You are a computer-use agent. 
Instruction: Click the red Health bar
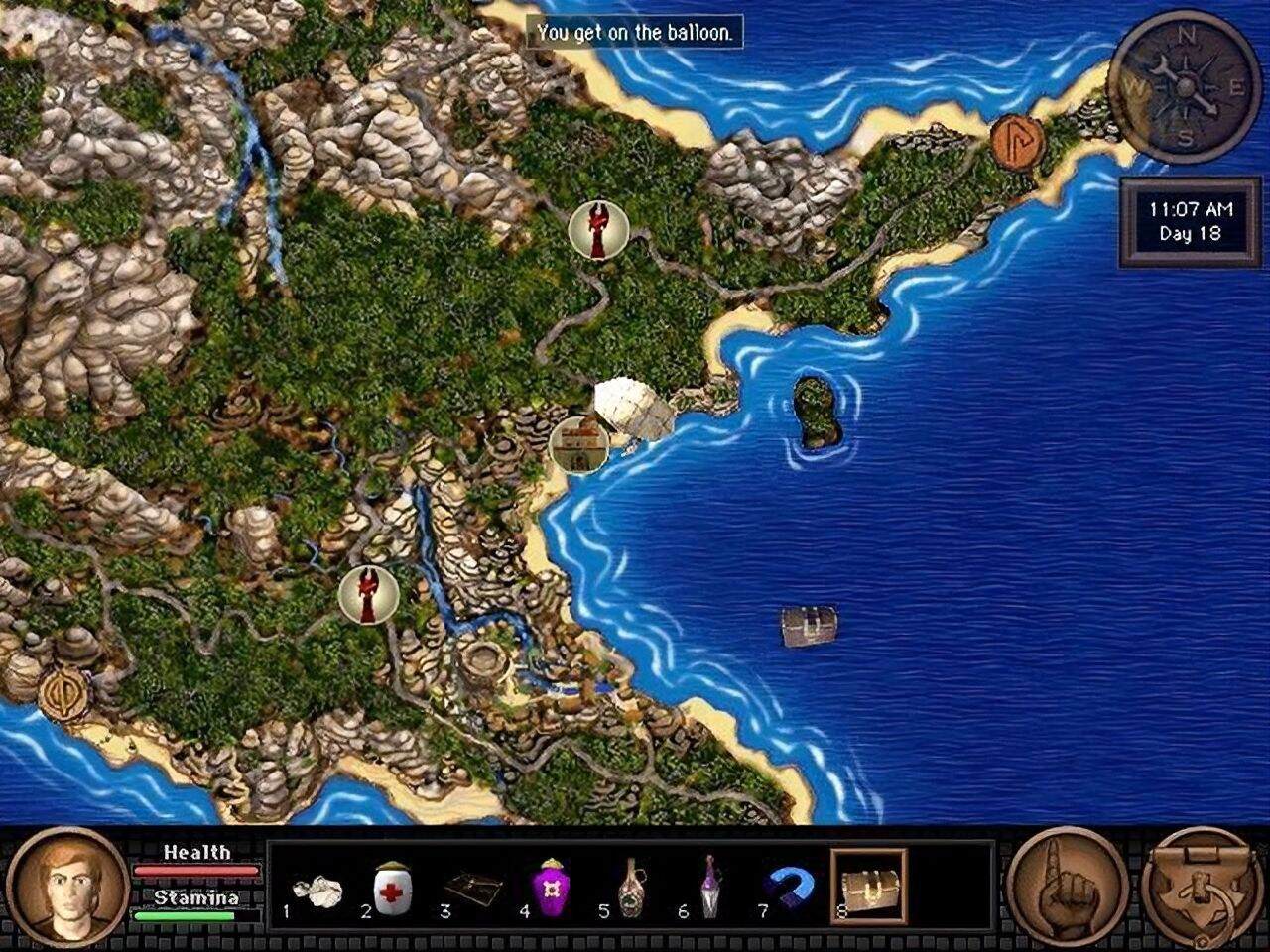[x=195, y=871]
